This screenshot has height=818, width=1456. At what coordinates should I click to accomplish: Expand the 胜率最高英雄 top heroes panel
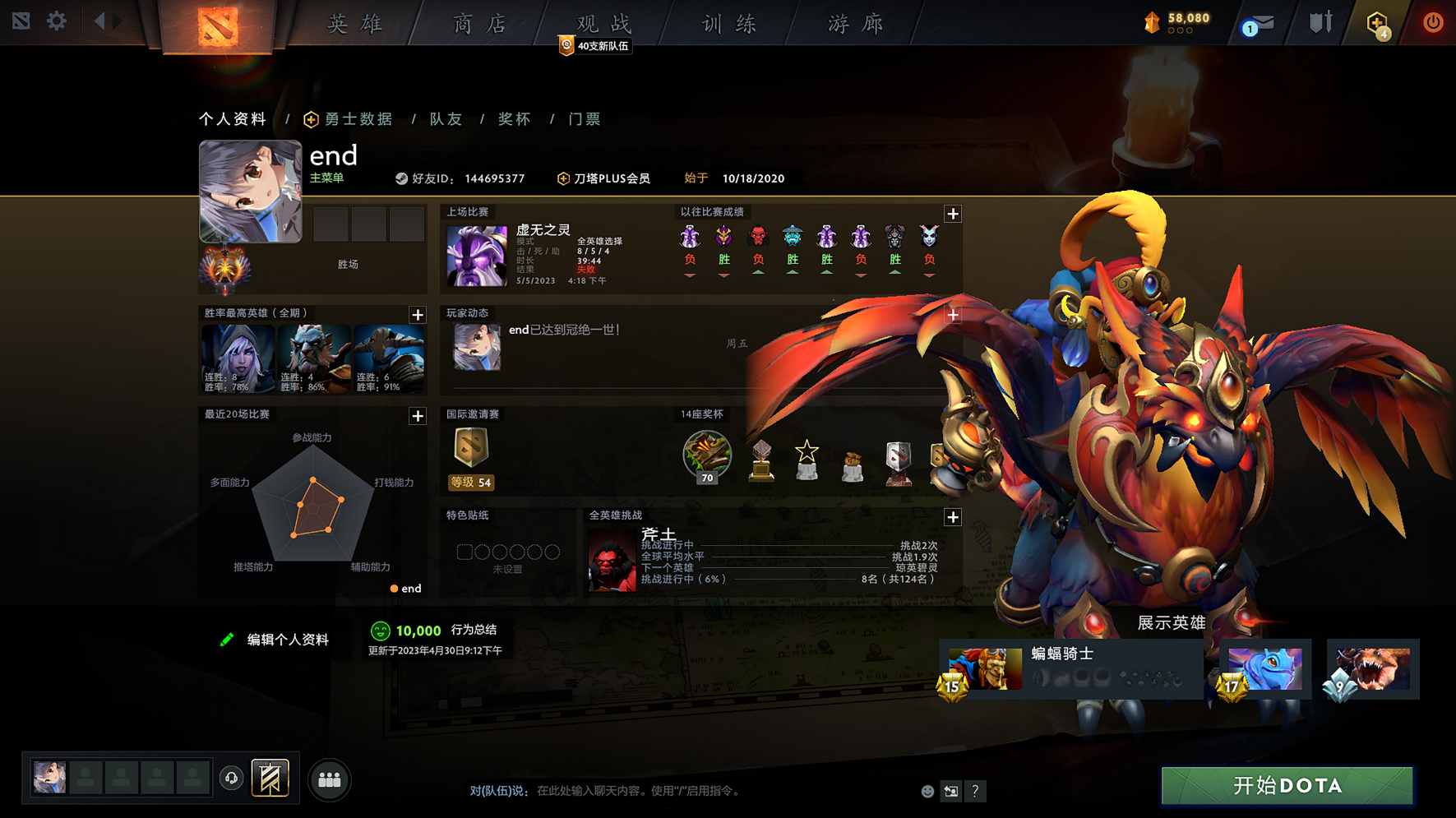tap(418, 315)
